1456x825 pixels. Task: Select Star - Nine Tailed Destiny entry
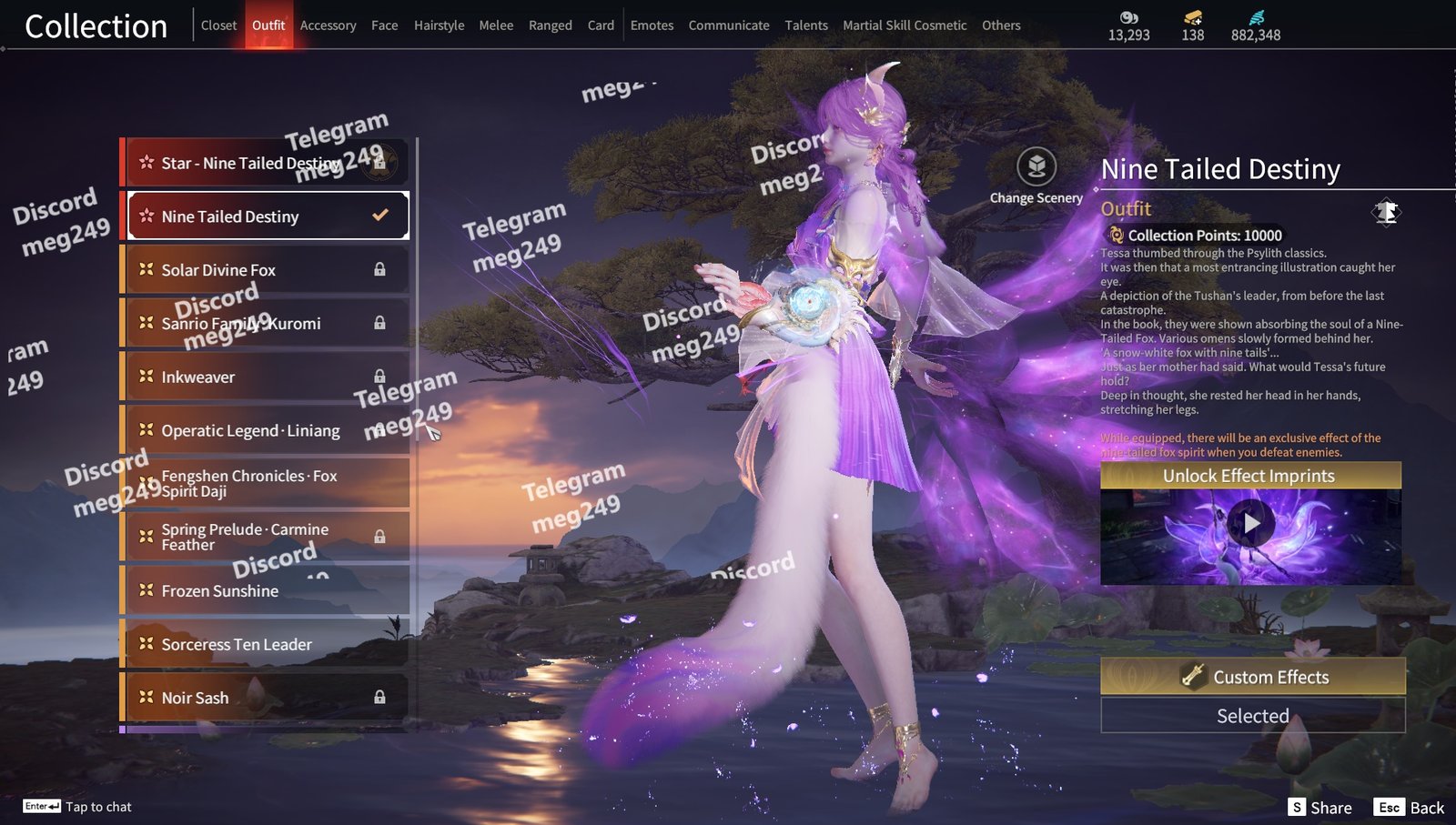266,163
